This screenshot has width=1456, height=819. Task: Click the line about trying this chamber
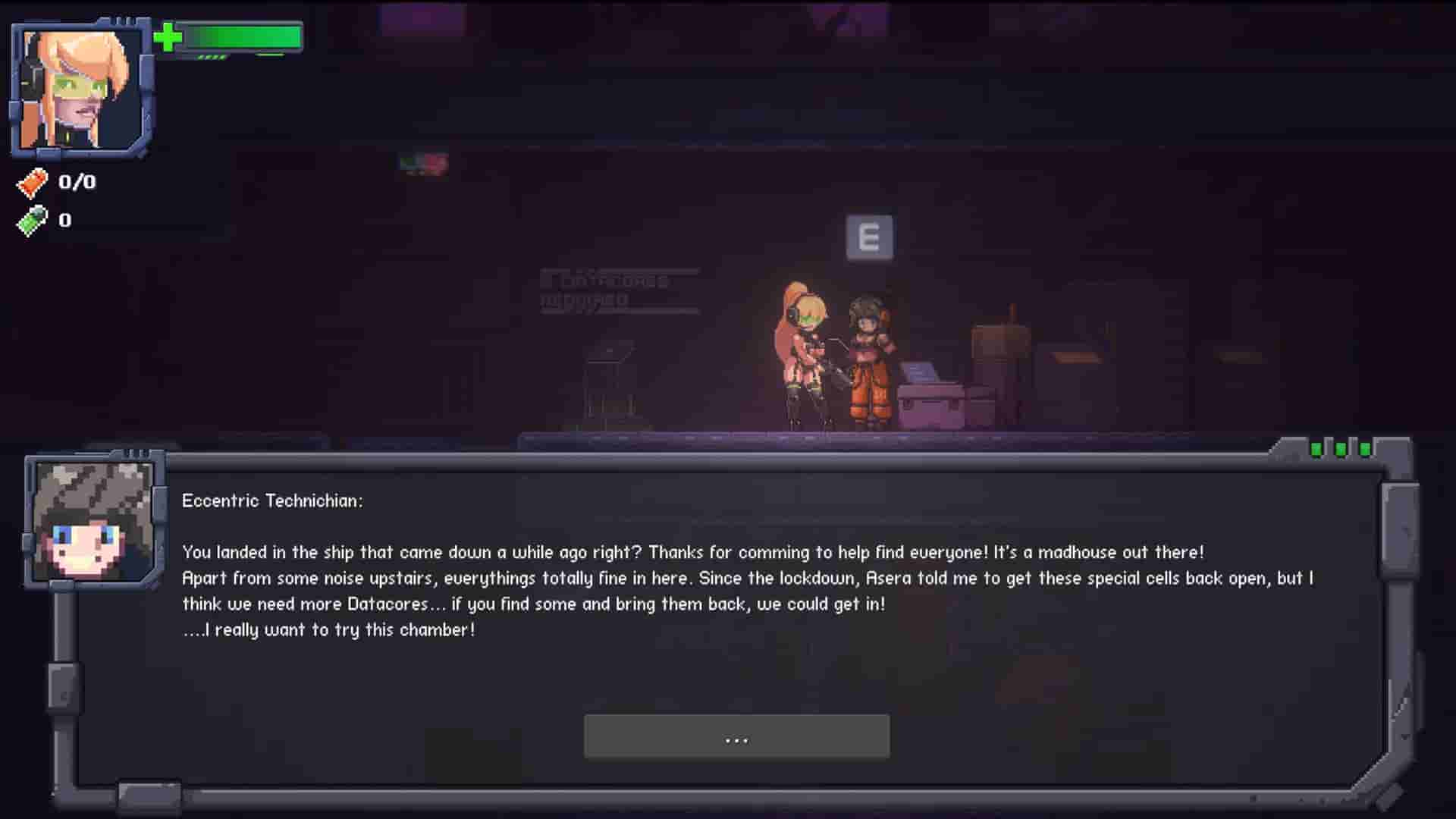pyautogui.click(x=328, y=629)
